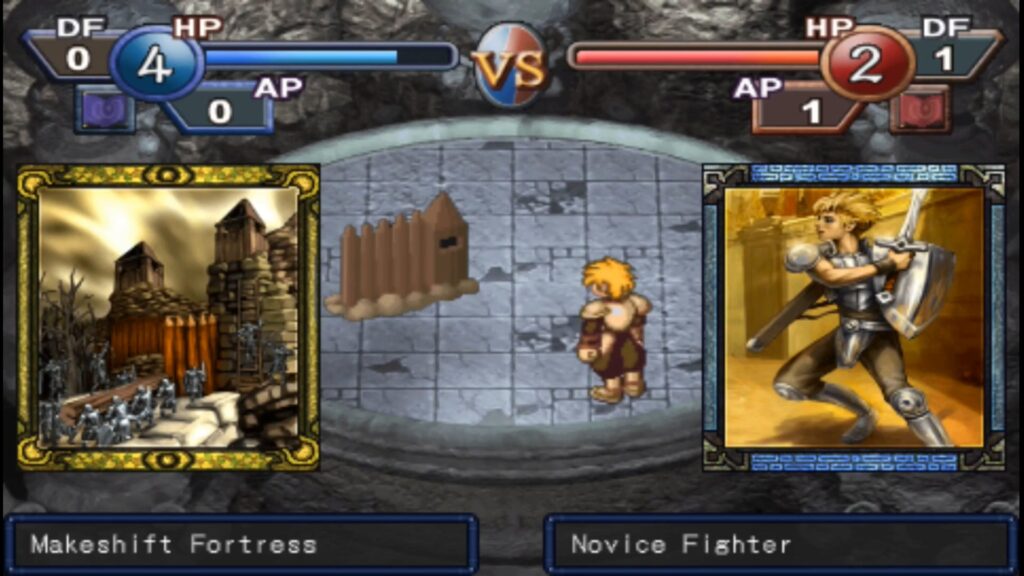Viewport: 1024px width, 576px height.
Task: Select the Makeshift Fortress card portrait
Action: [168, 317]
